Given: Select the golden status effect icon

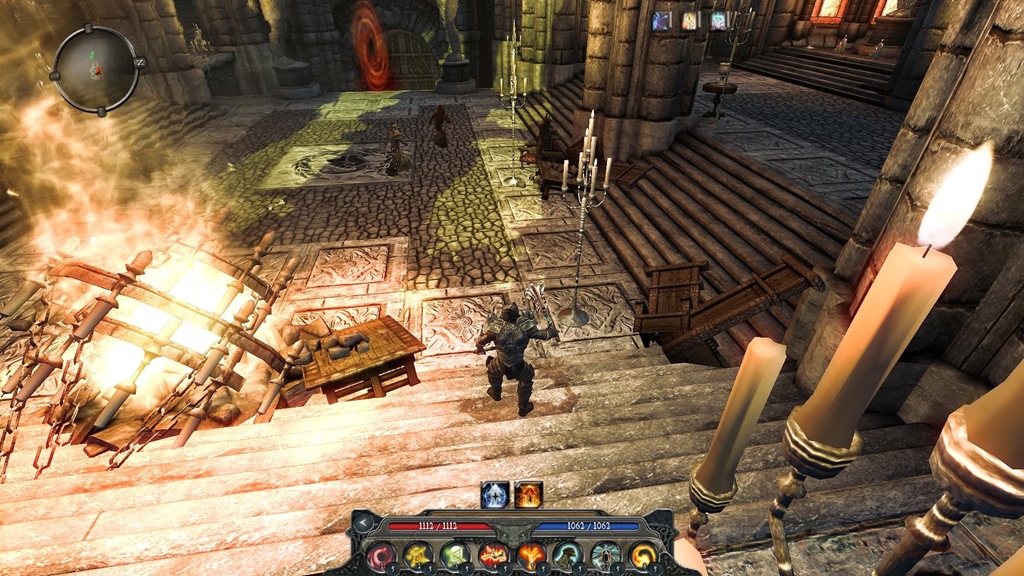Looking at the screenshot, I should (x=690, y=20).
